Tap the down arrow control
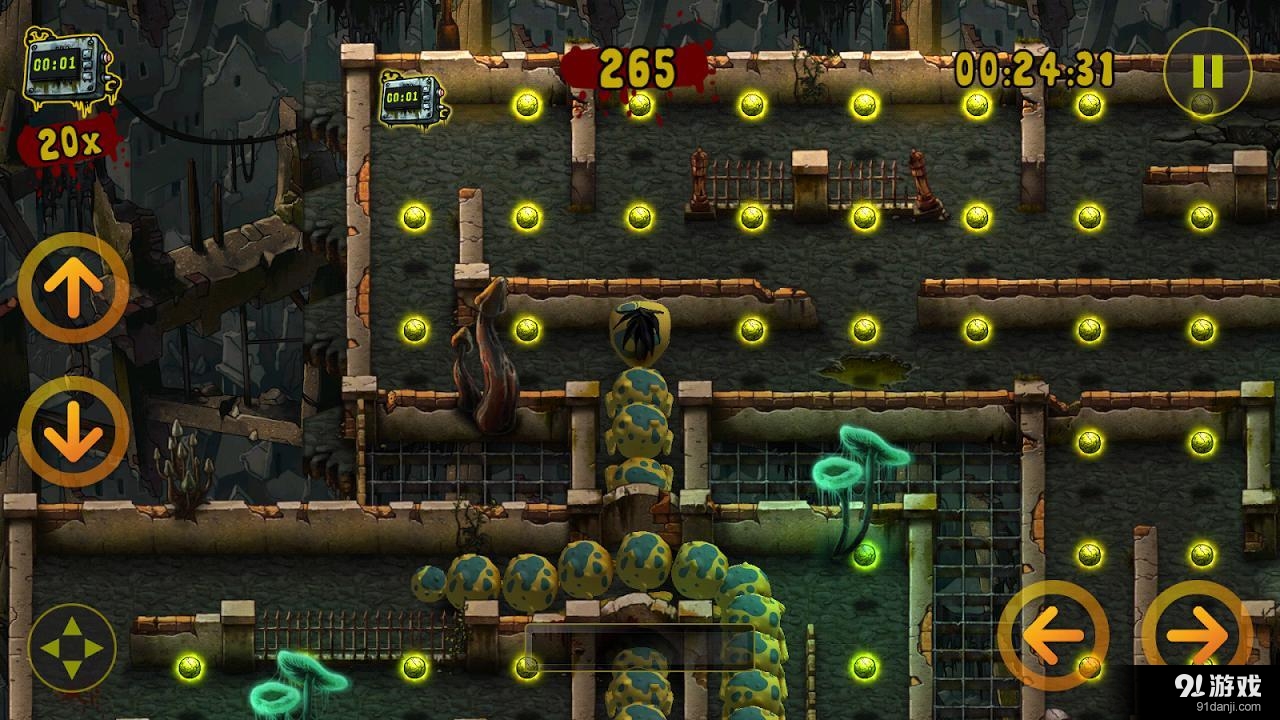This screenshot has width=1280, height=720. coord(73,431)
